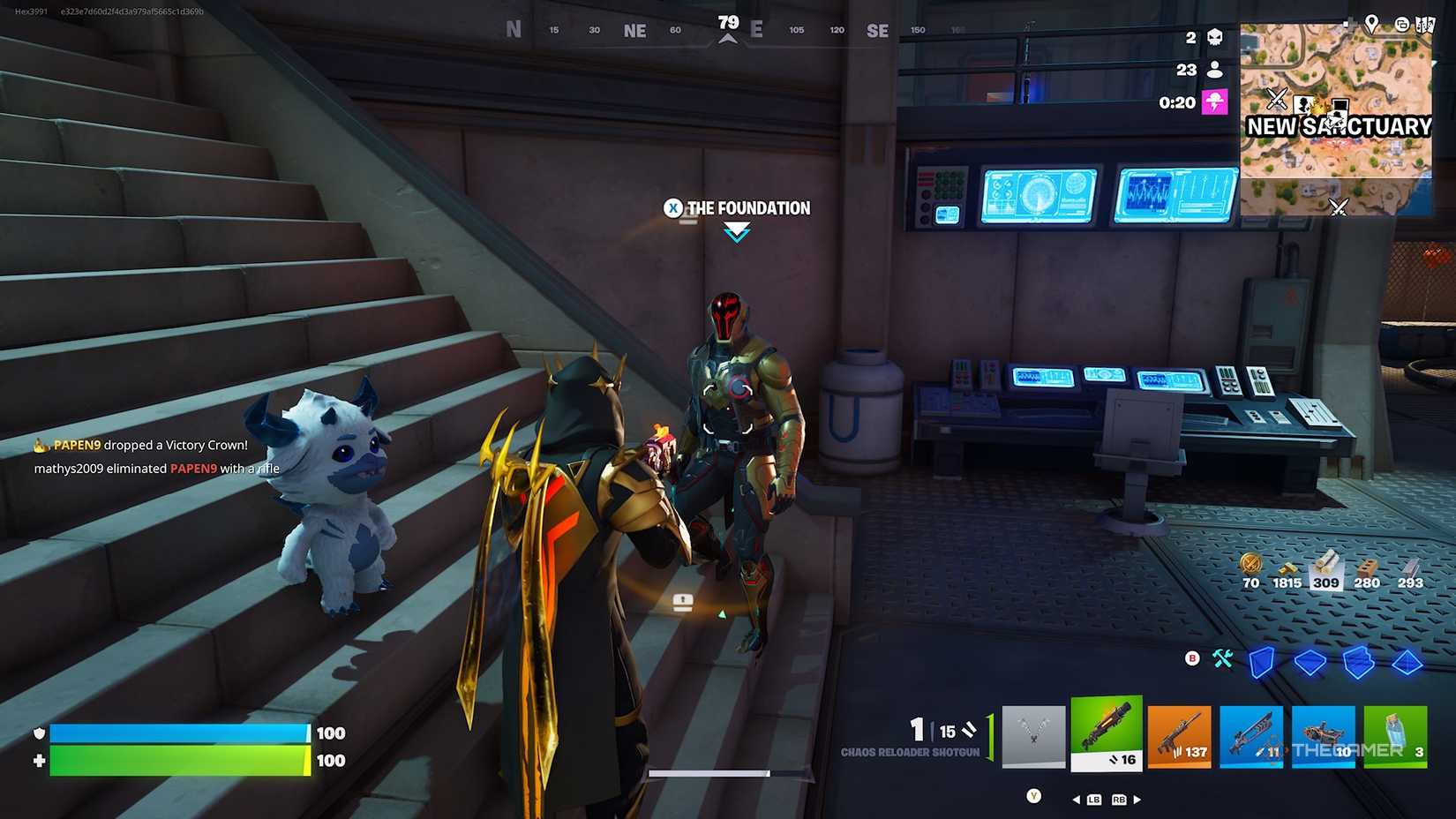1456x819 pixels.
Task: Click the RB next-weapon arrow
Action: (1136, 799)
